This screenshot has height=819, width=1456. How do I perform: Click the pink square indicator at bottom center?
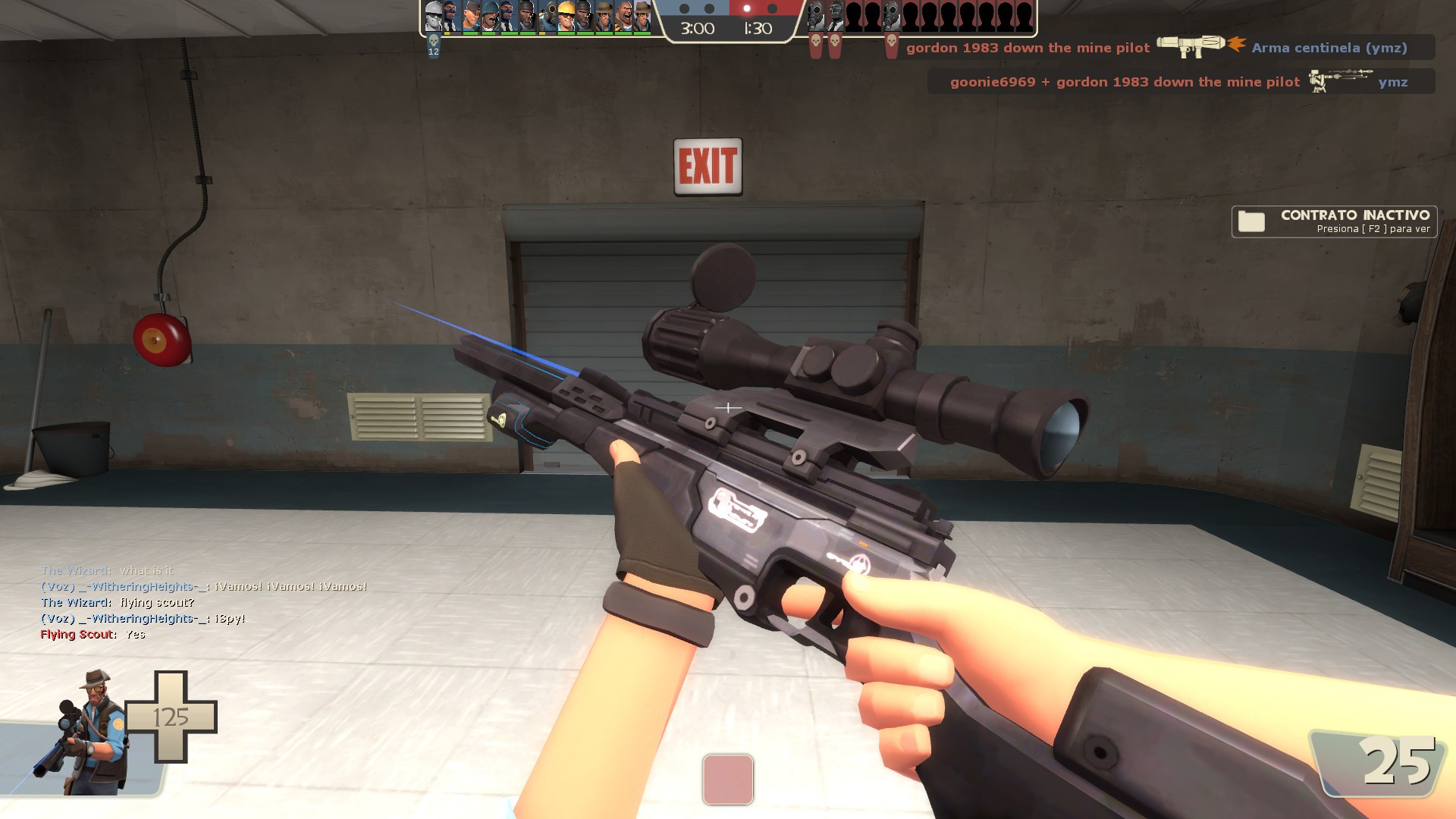click(x=728, y=780)
